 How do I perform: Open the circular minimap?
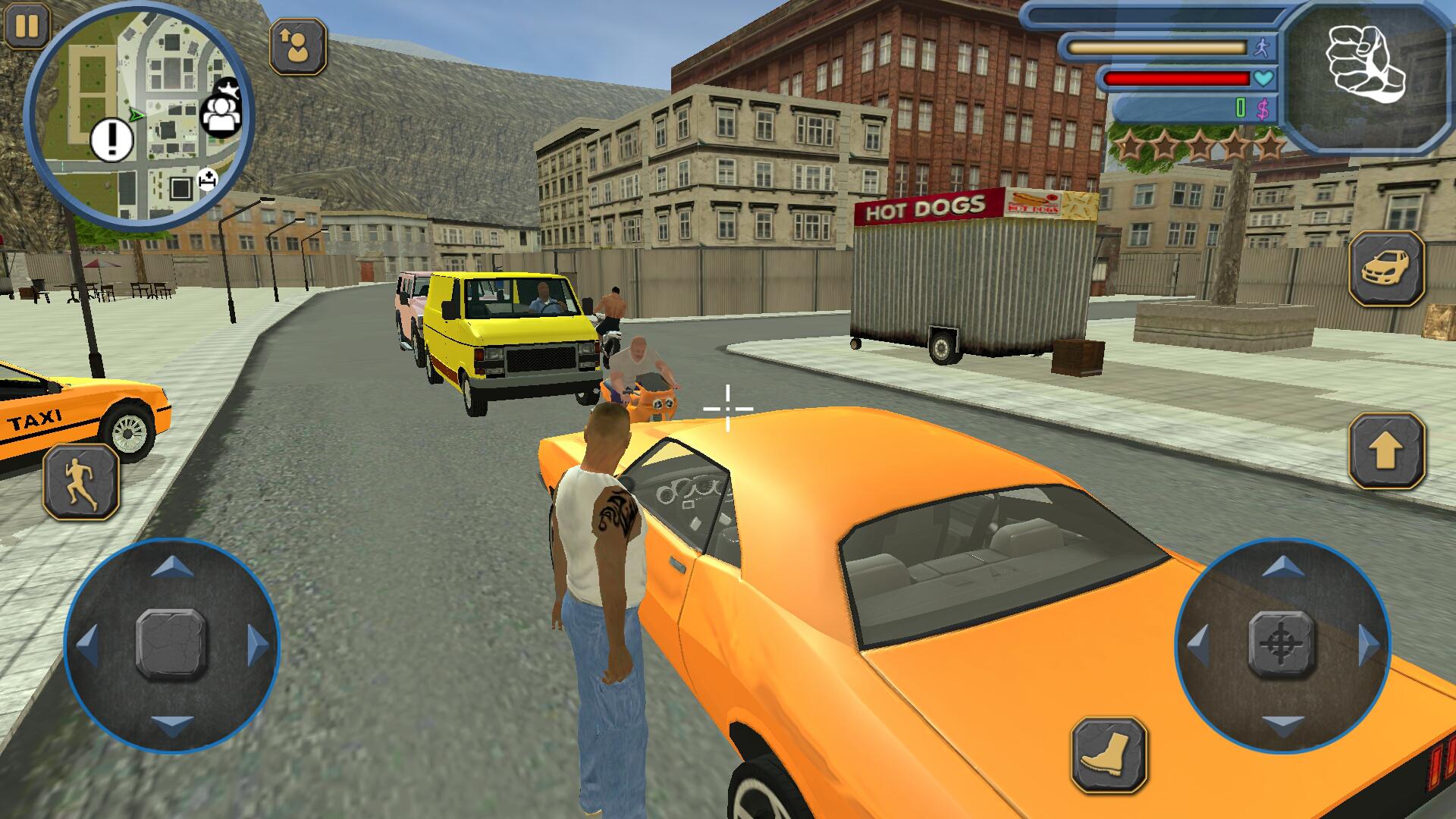click(138, 114)
